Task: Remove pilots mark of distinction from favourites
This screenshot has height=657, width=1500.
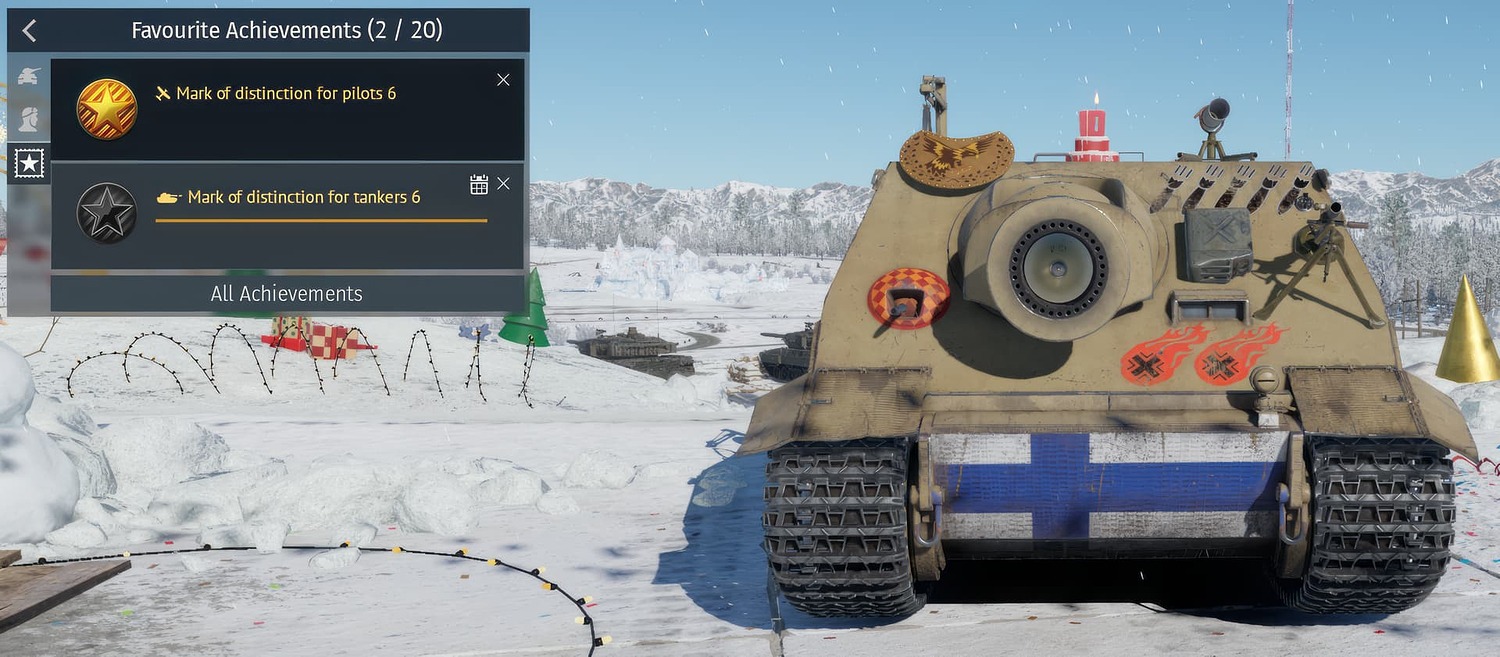Action: tap(503, 80)
